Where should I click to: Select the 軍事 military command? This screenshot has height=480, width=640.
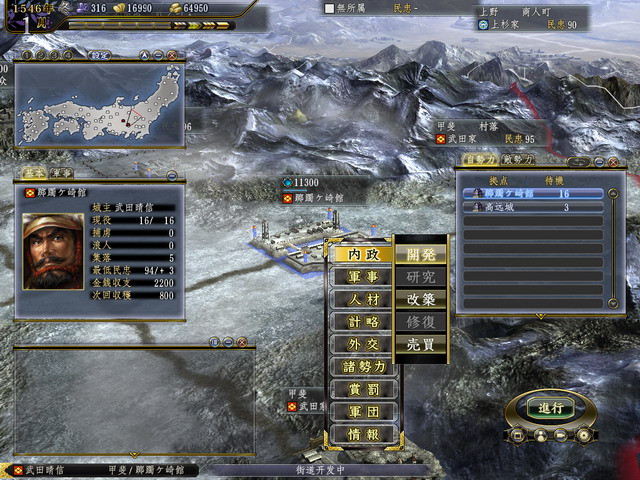360,277
